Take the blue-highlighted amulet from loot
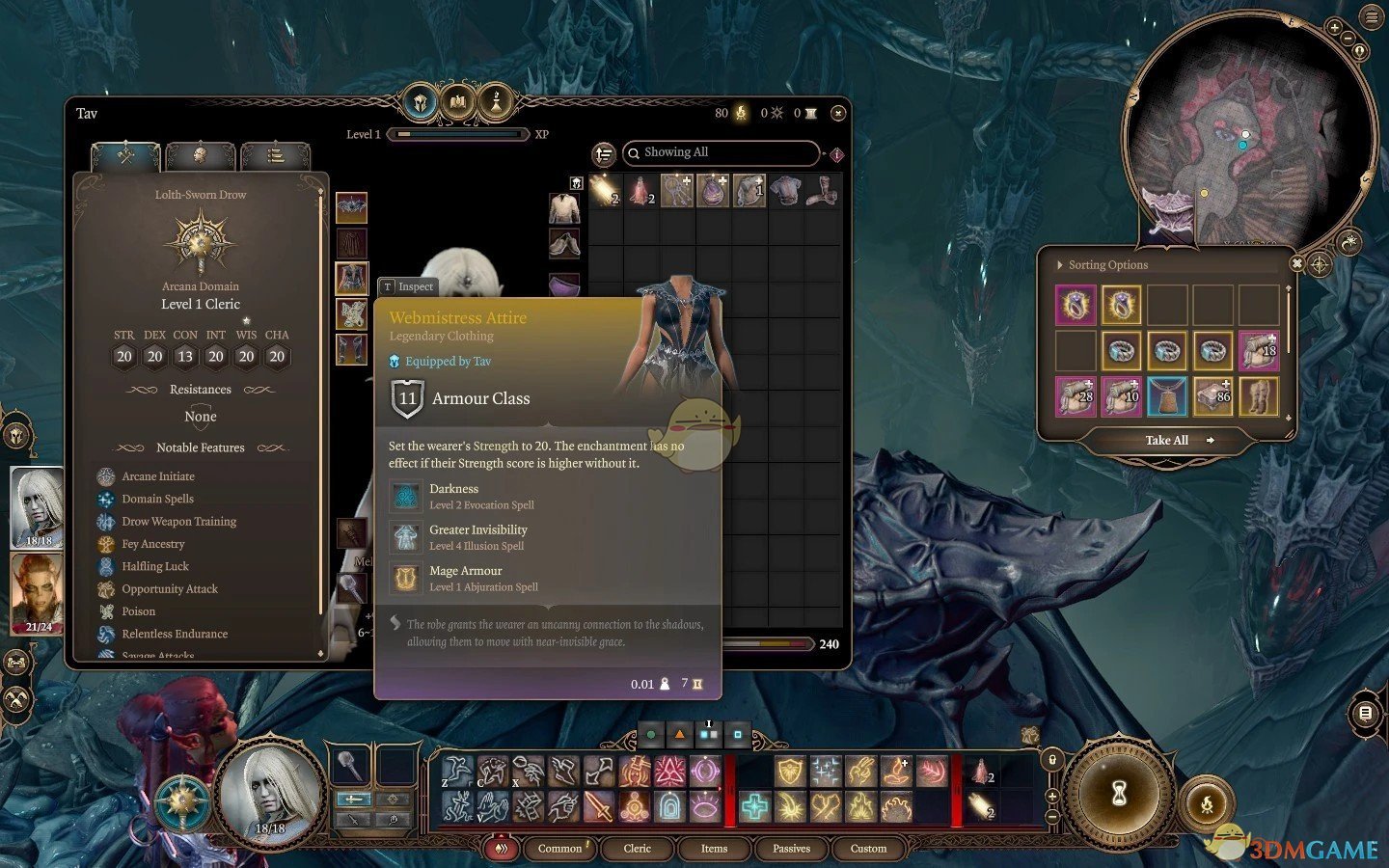1389x868 pixels. pyautogui.click(x=1167, y=396)
